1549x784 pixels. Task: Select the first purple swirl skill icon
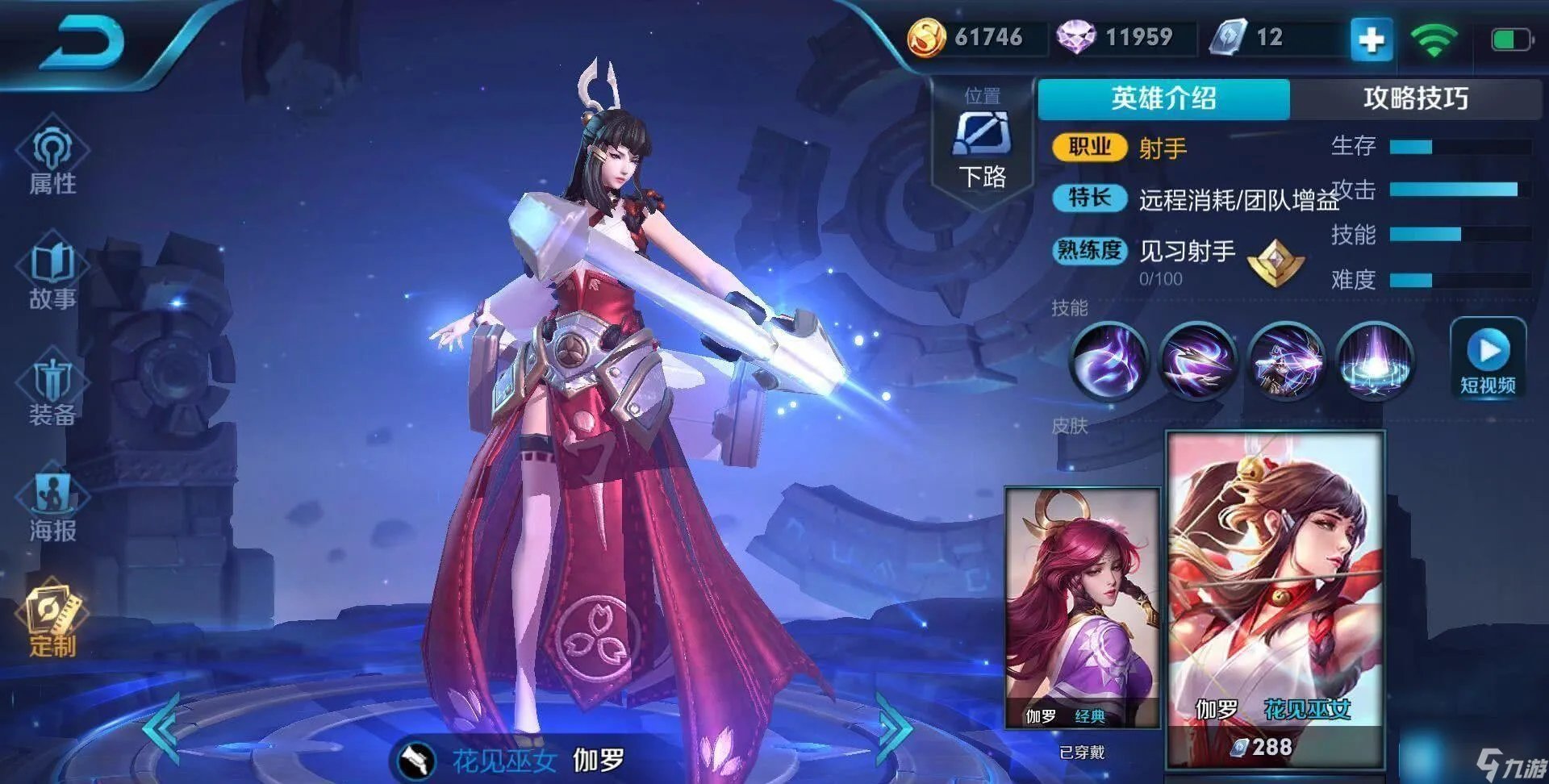click(1109, 361)
